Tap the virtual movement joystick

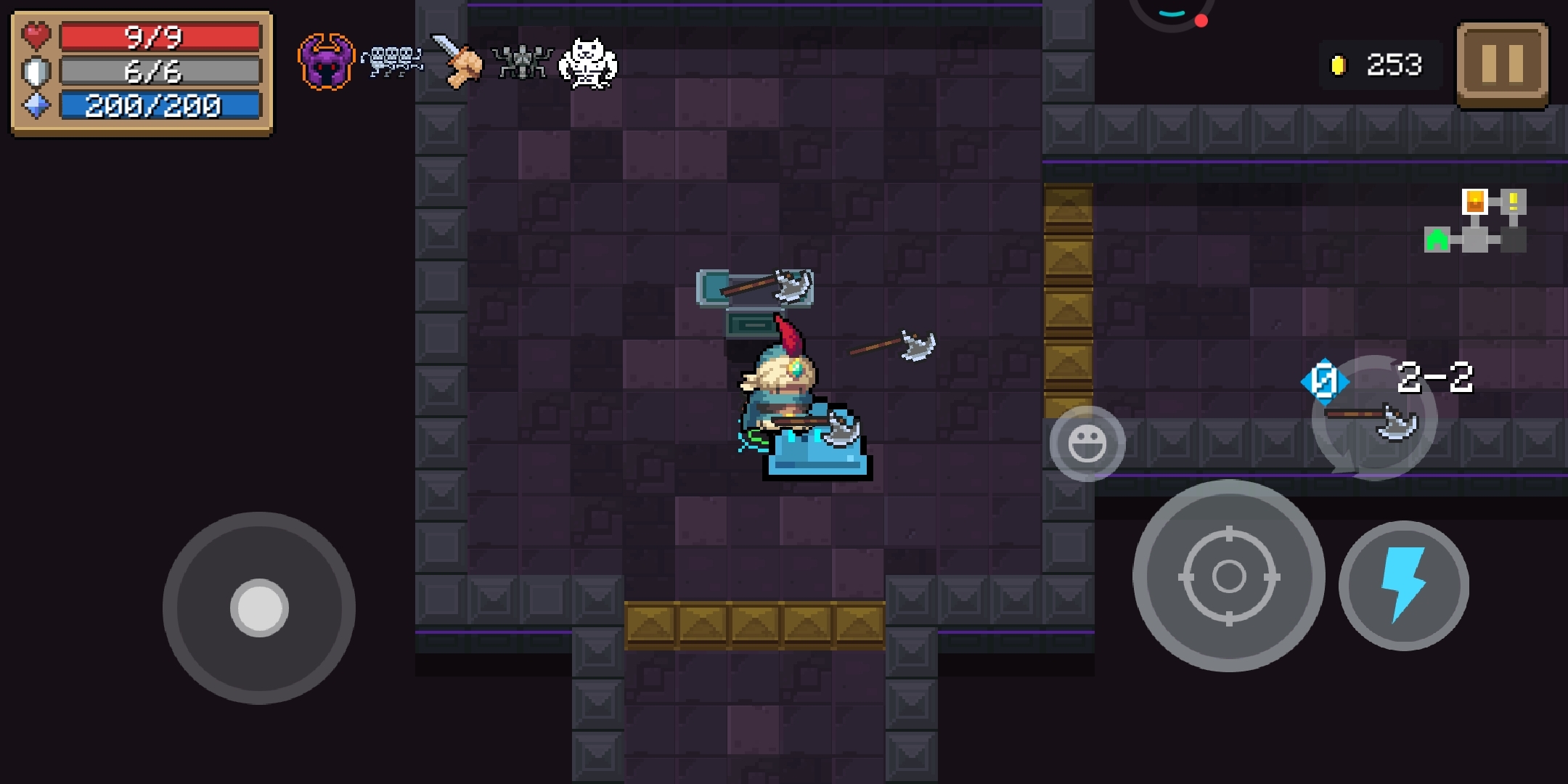tap(259, 608)
